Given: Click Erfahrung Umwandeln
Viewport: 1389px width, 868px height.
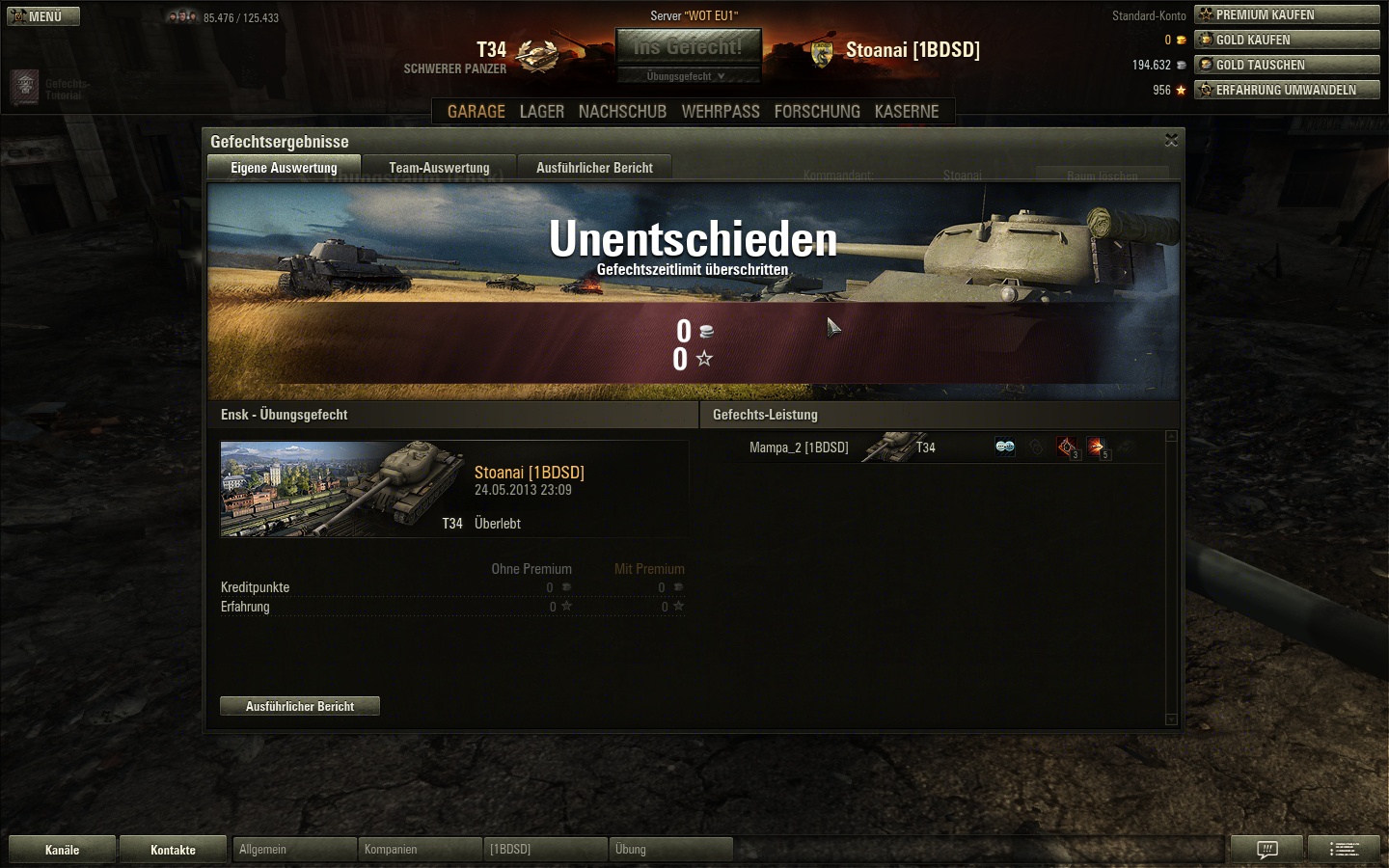Looking at the screenshot, I should pyautogui.click(x=1287, y=90).
